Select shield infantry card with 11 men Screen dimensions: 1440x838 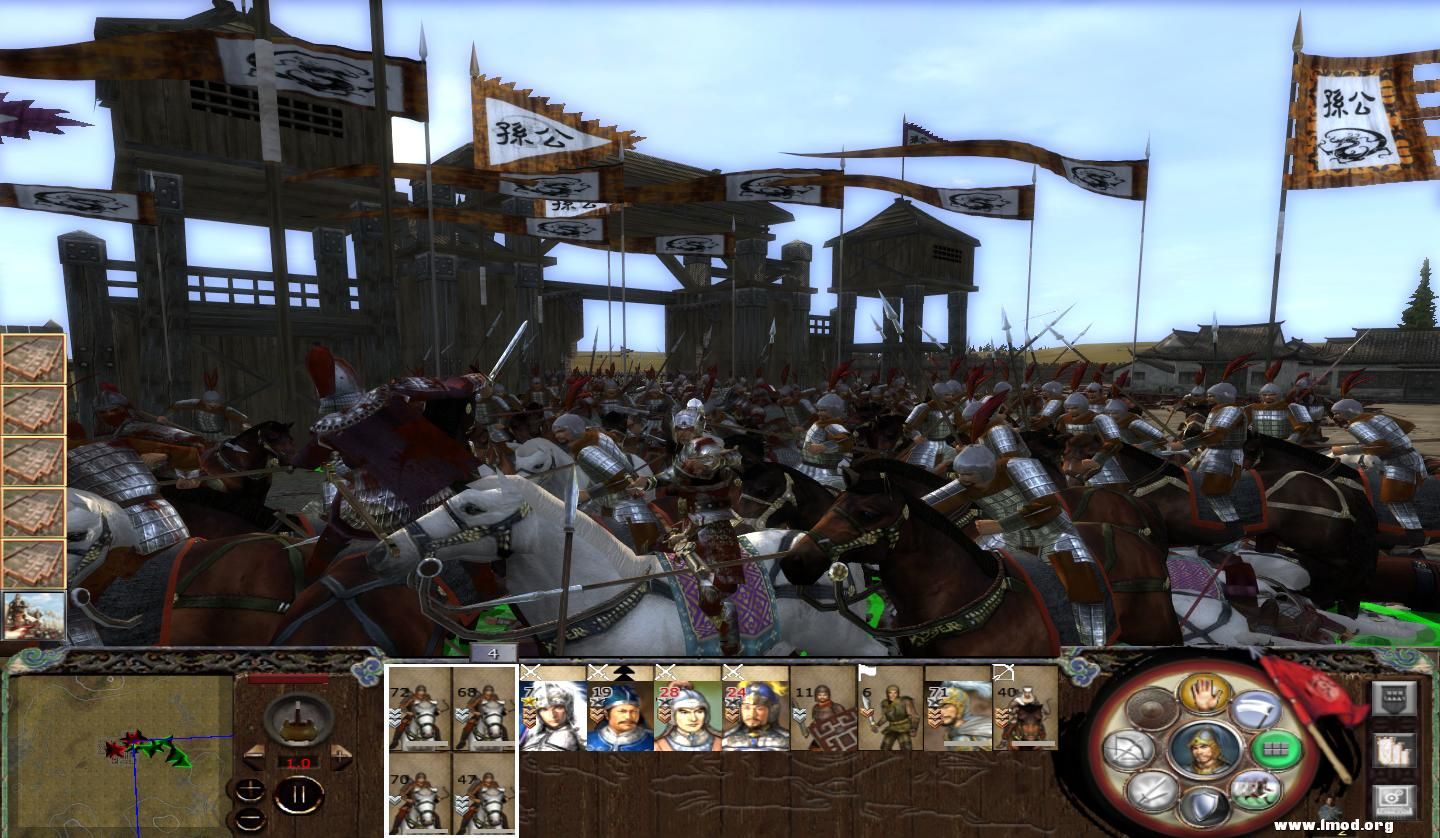coord(823,708)
